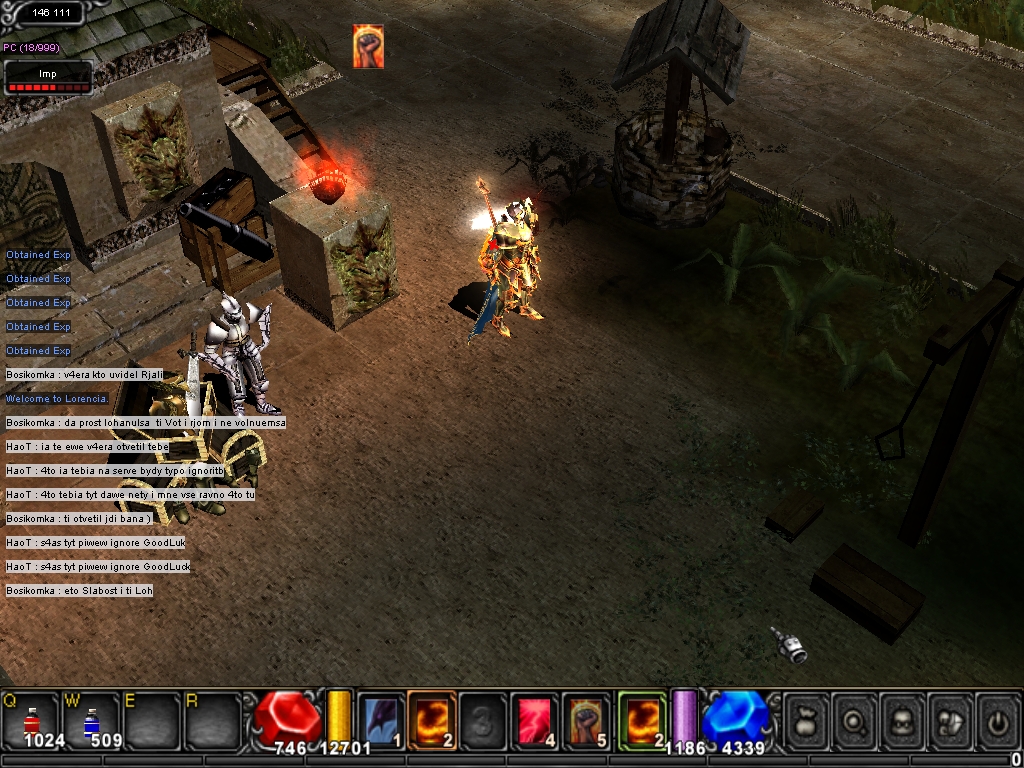Activate the orange-framed fire swirl skill

432,720
